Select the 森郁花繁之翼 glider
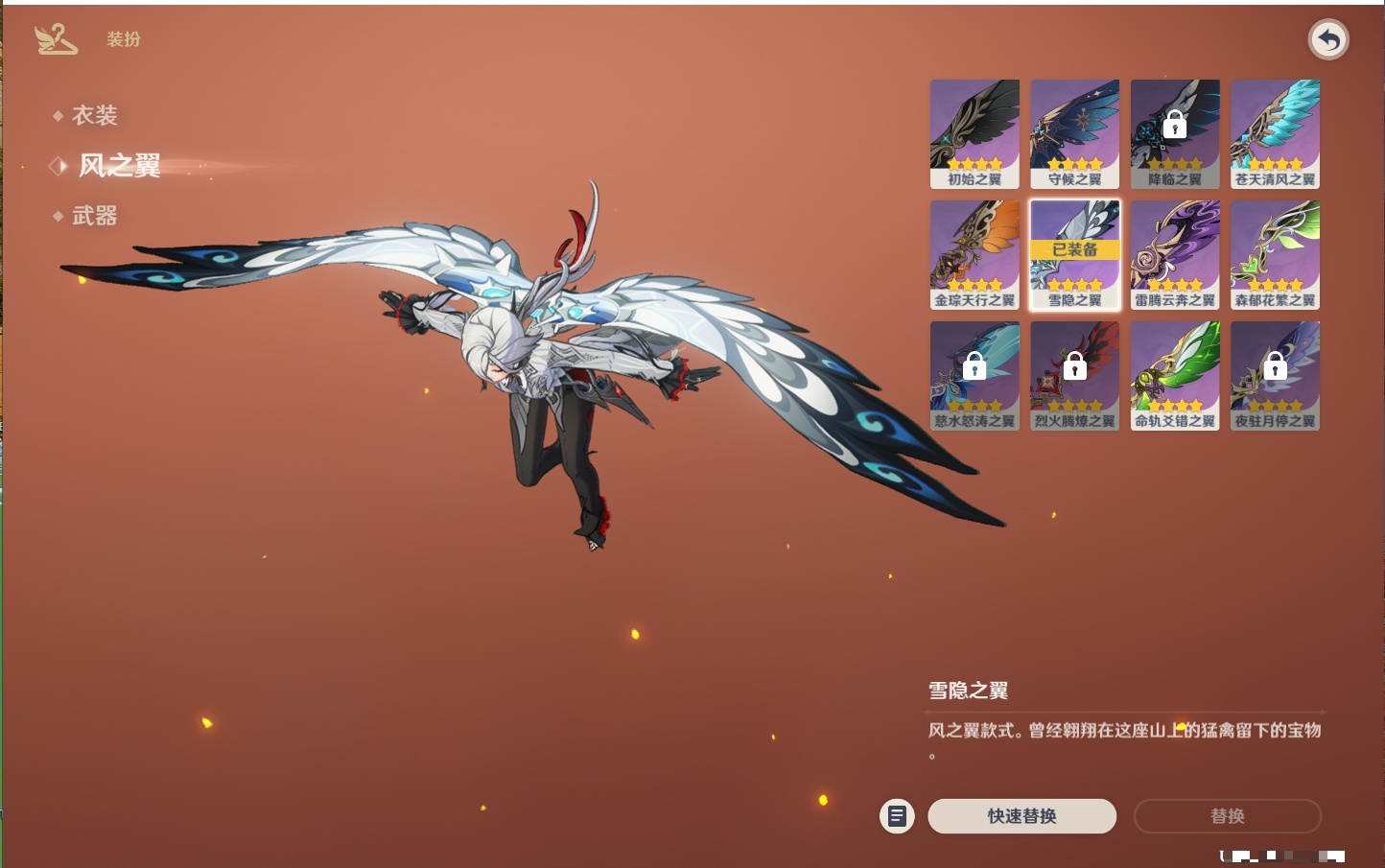The height and width of the screenshot is (868, 1385). tap(1275, 254)
